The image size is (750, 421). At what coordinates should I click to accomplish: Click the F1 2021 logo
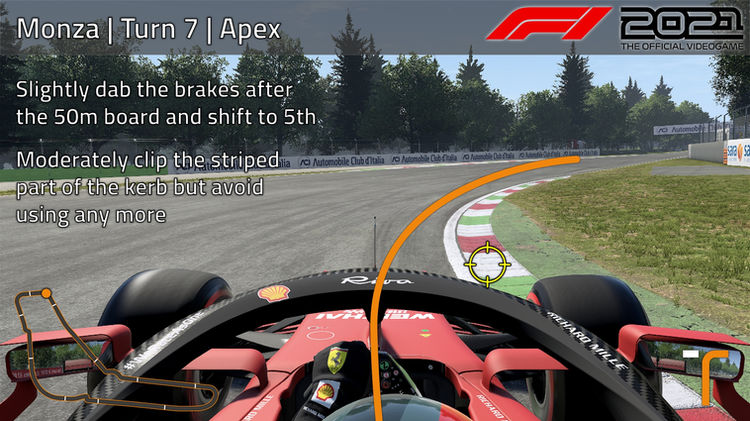click(x=616, y=26)
